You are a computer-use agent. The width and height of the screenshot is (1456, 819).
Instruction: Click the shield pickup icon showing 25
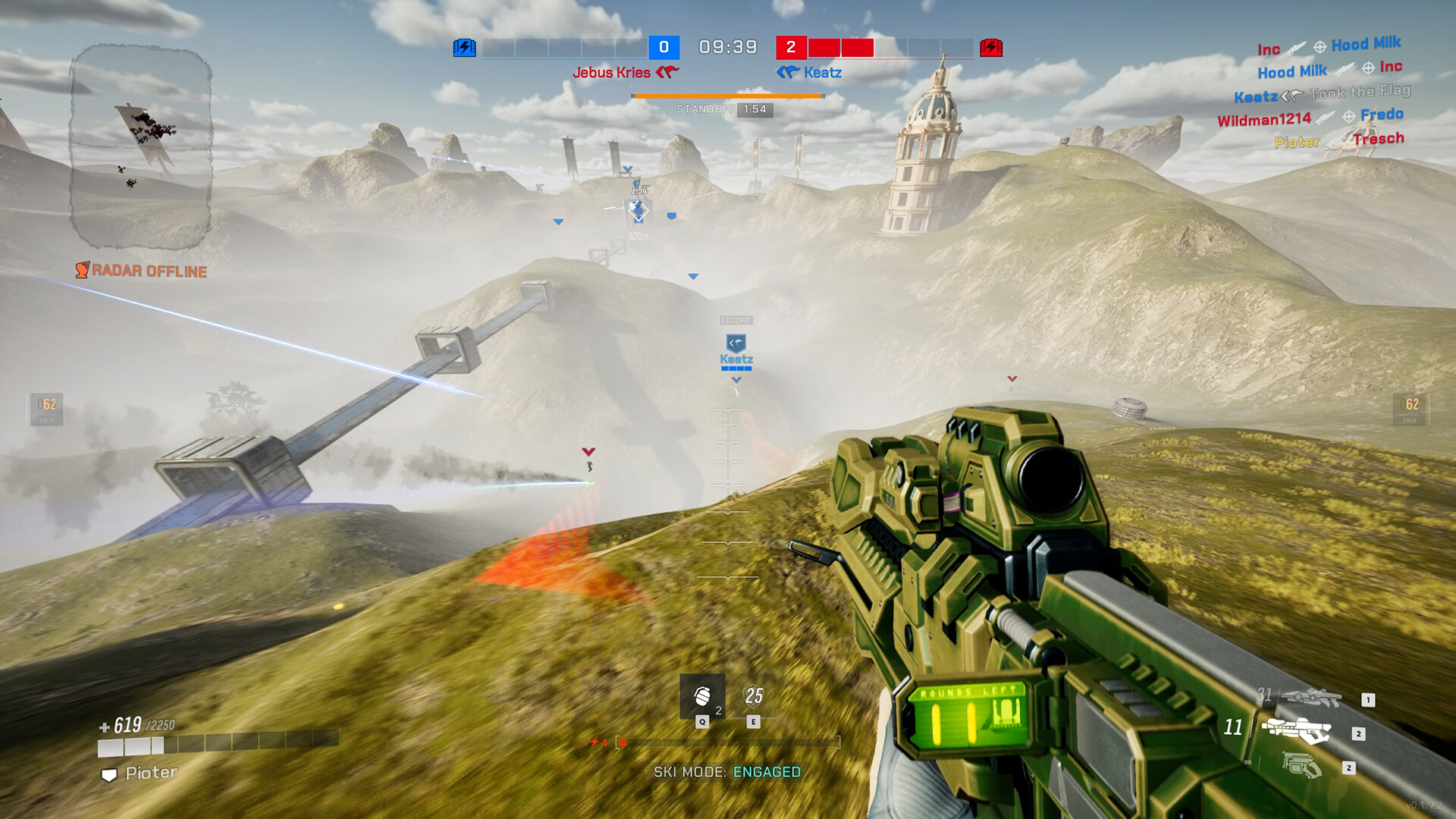tap(752, 695)
